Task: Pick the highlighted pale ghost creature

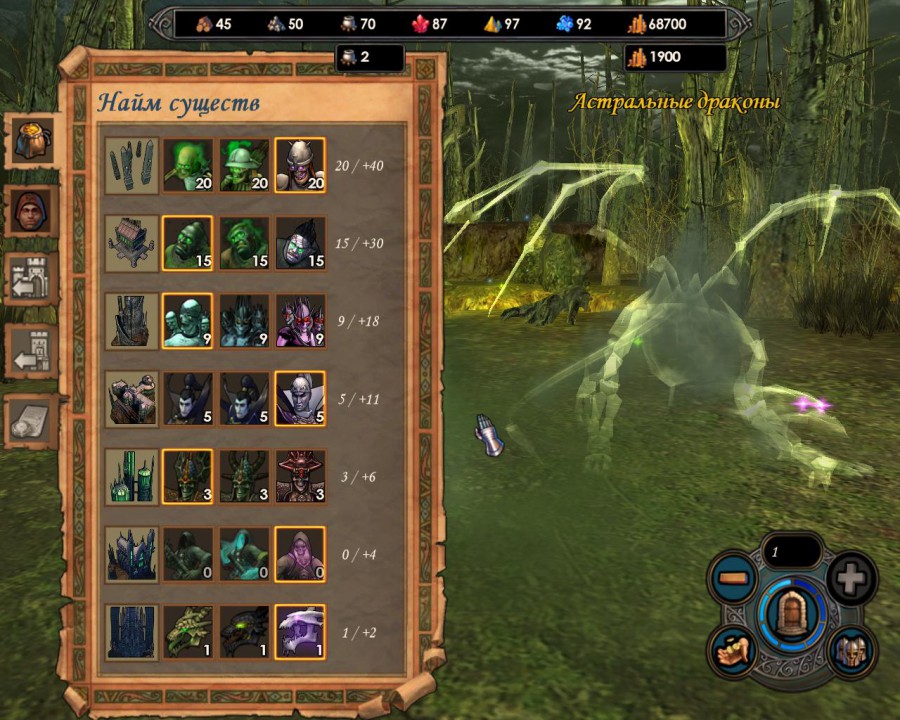Action: 187,321
